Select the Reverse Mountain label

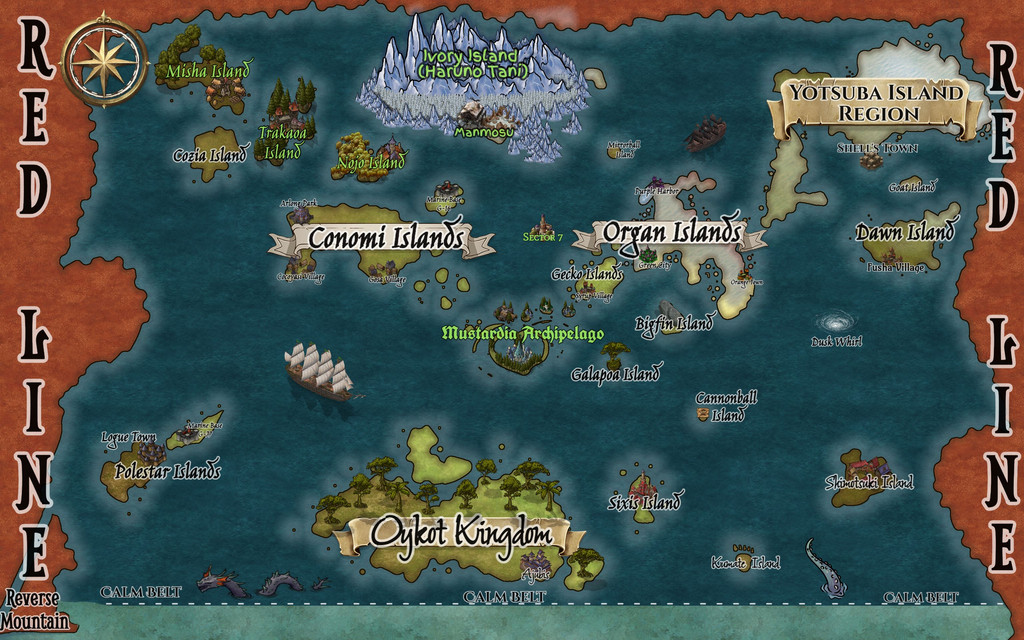[x=35, y=610]
